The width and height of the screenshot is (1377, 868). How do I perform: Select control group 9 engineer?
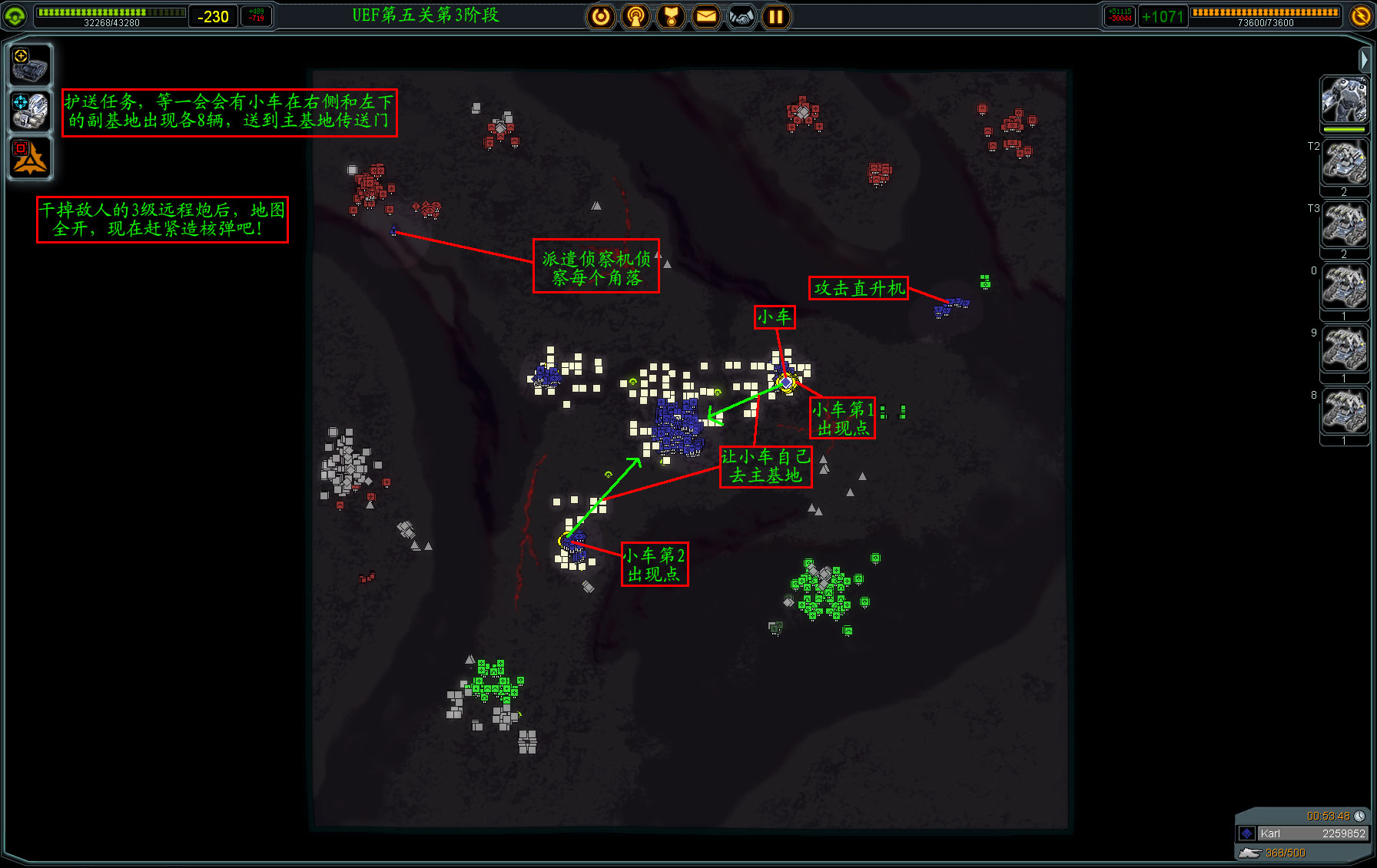pyautogui.click(x=1344, y=350)
